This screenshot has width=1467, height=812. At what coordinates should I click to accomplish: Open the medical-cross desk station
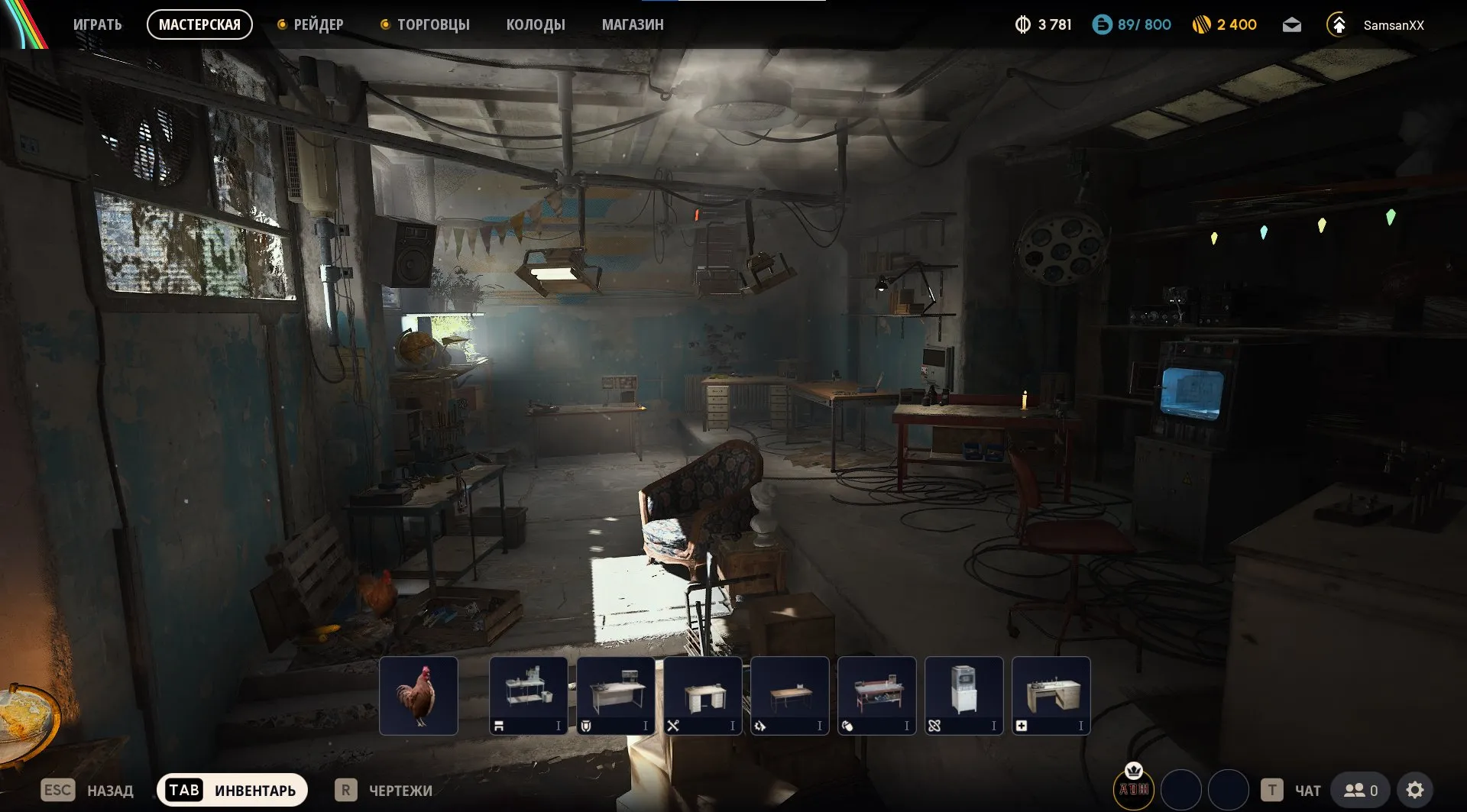click(x=1051, y=695)
